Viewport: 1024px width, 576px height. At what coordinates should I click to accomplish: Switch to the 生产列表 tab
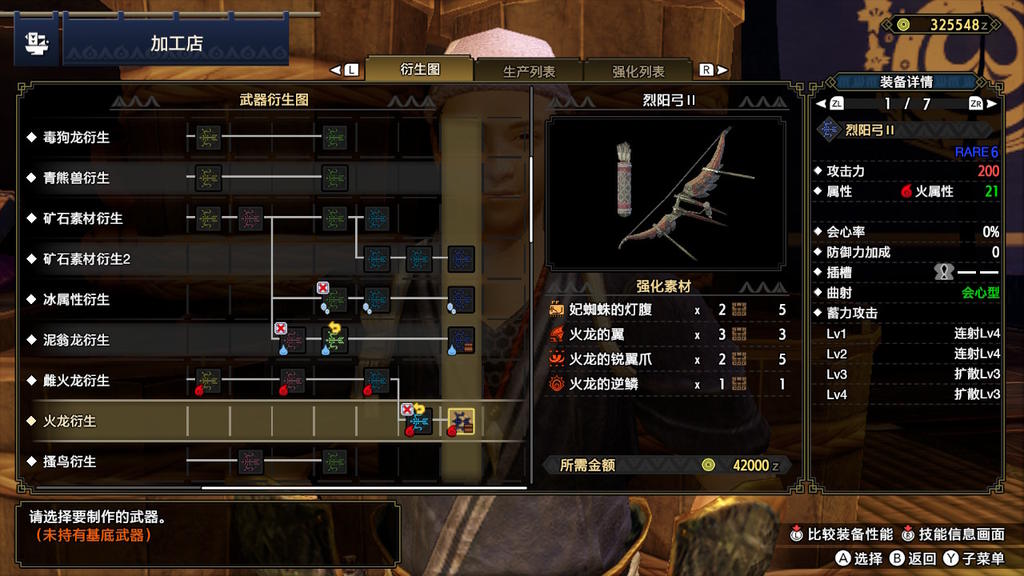point(529,71)
